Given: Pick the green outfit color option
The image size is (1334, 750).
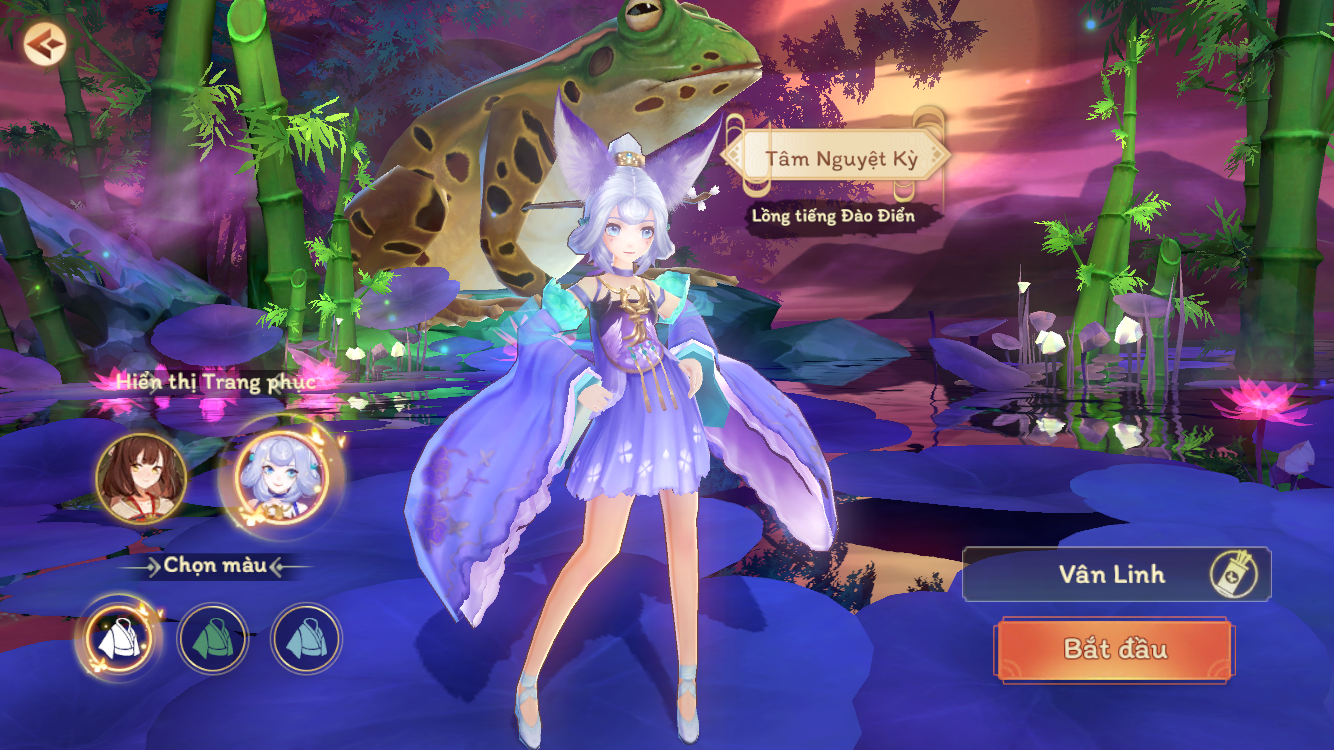Looking at the screenshot, I should click(212, 638).
